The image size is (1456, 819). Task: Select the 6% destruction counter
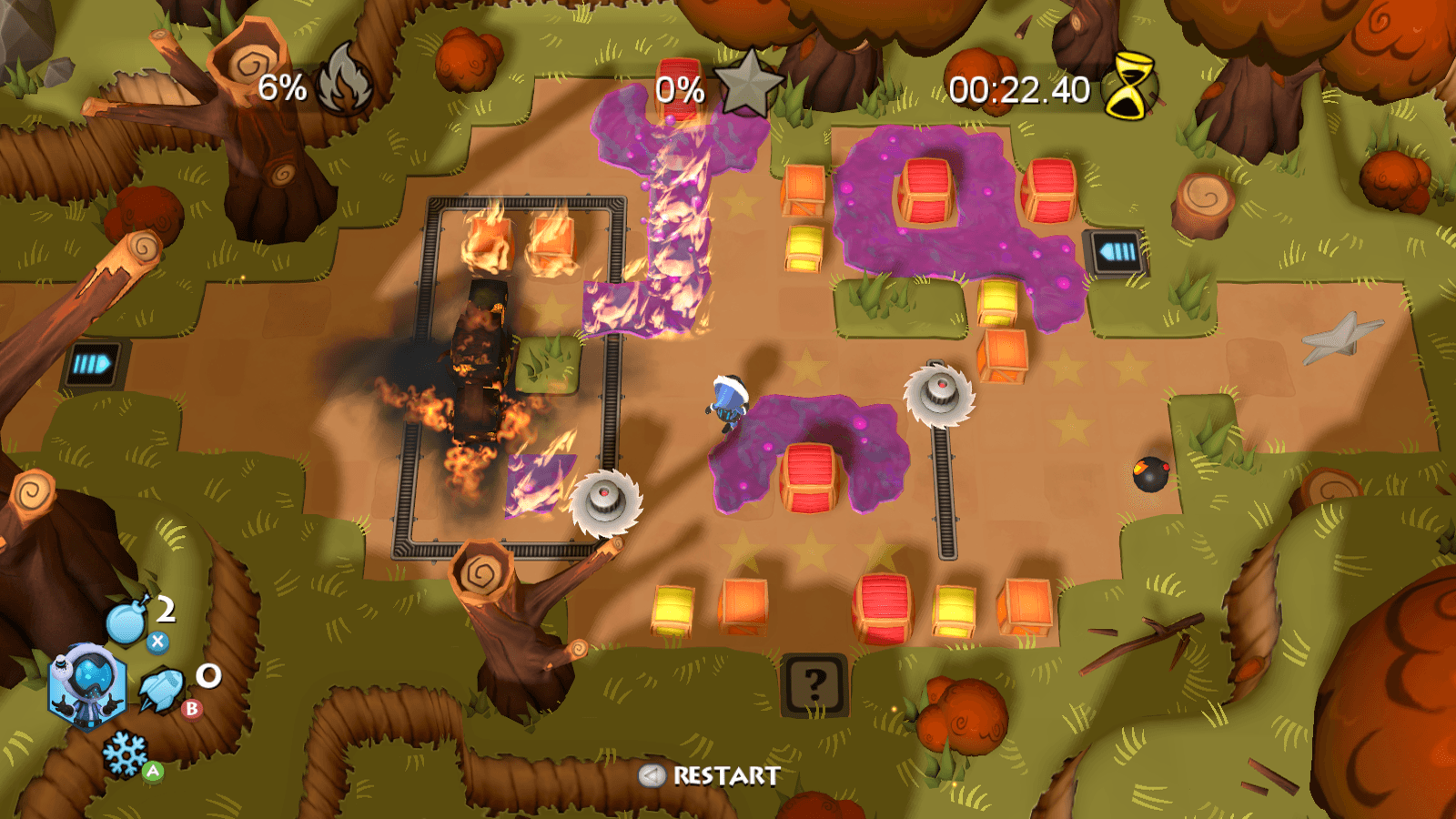coord(280,88)
